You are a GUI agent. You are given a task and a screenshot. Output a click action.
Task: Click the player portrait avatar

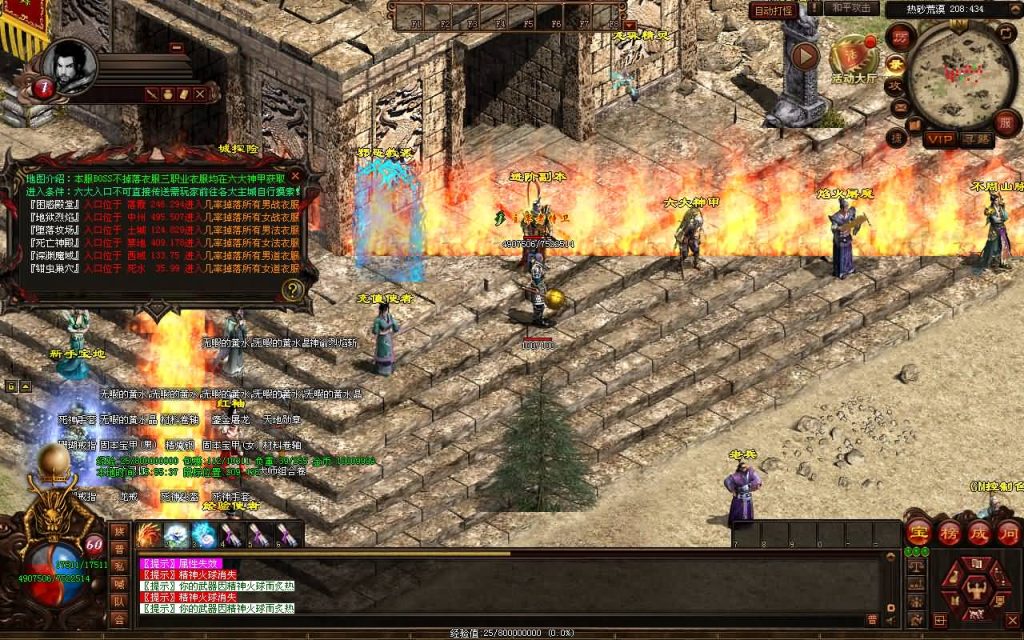tap(72, 64)
